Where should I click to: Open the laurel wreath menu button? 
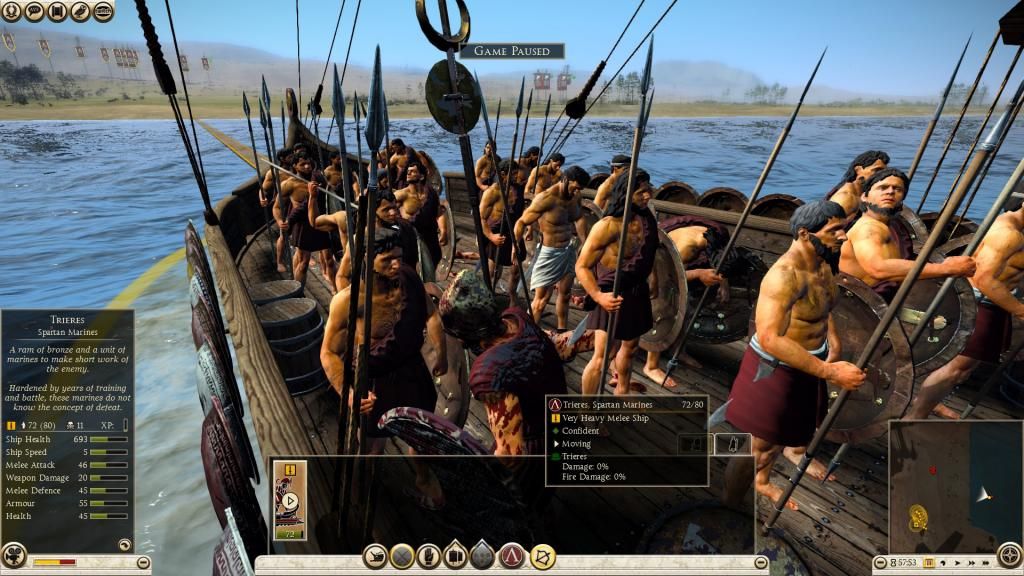click(12, 12)
